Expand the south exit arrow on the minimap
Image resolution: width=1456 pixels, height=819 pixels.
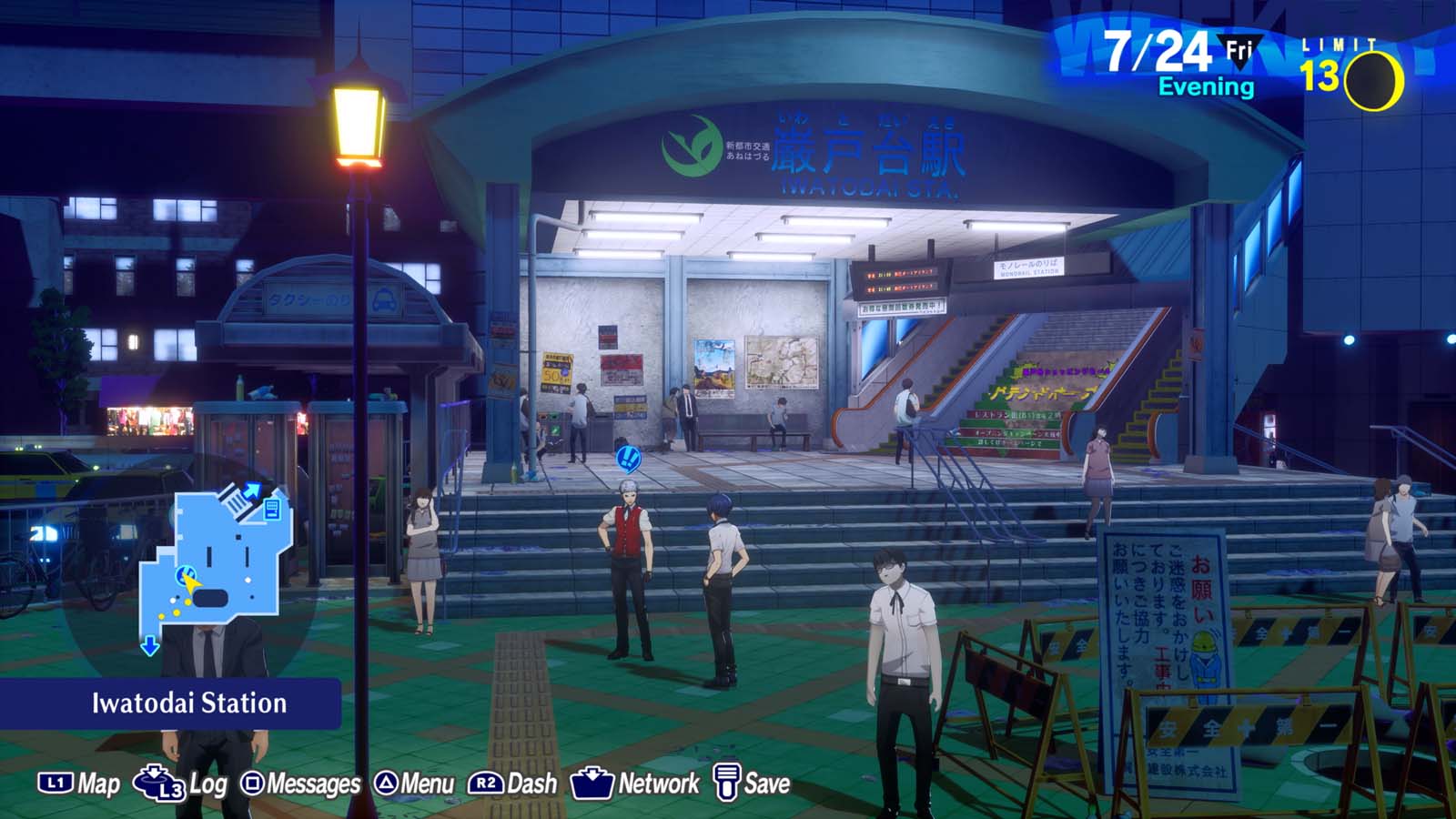pyautogui.click(x=149, y=643)
